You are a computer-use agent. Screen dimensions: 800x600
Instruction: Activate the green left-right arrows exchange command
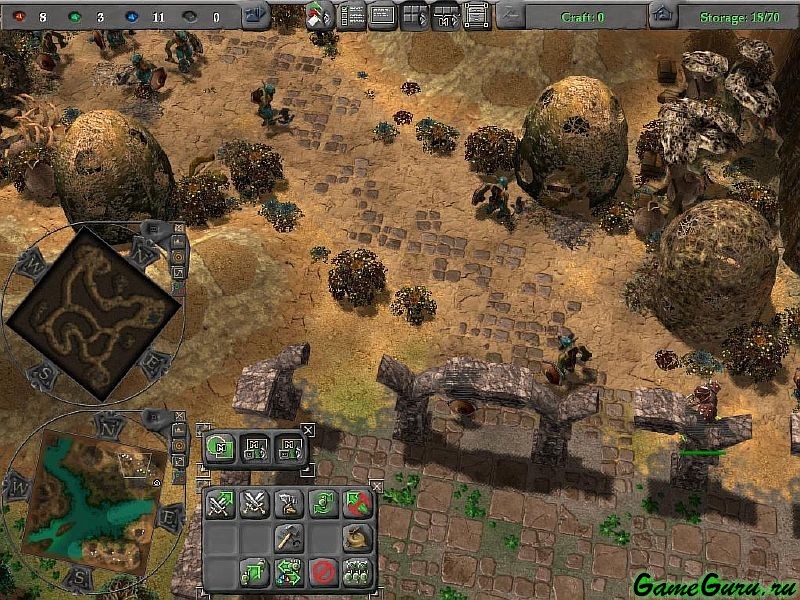(x=289, y=572)
